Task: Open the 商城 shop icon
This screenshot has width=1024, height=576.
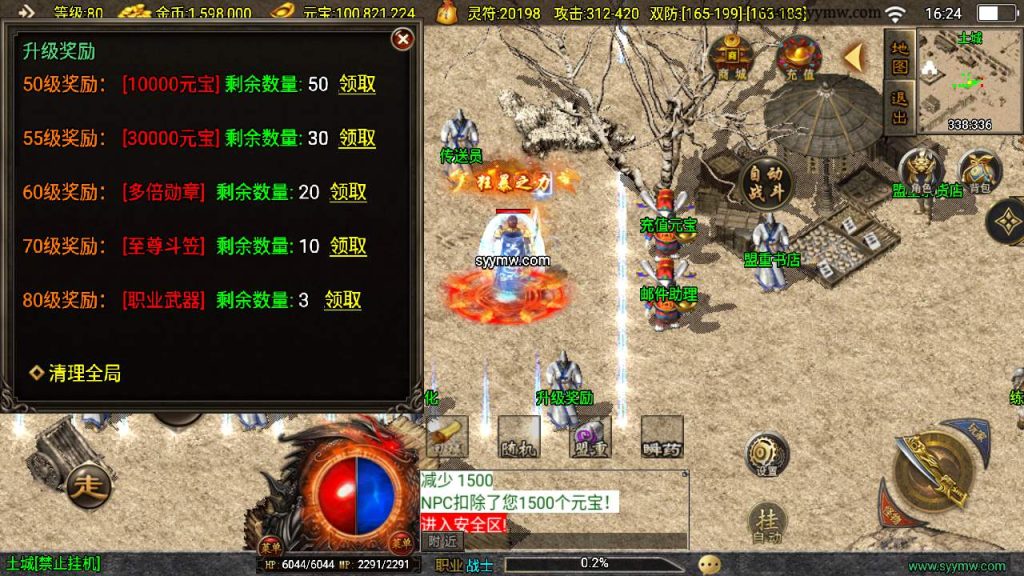Action: pos(731,57)
